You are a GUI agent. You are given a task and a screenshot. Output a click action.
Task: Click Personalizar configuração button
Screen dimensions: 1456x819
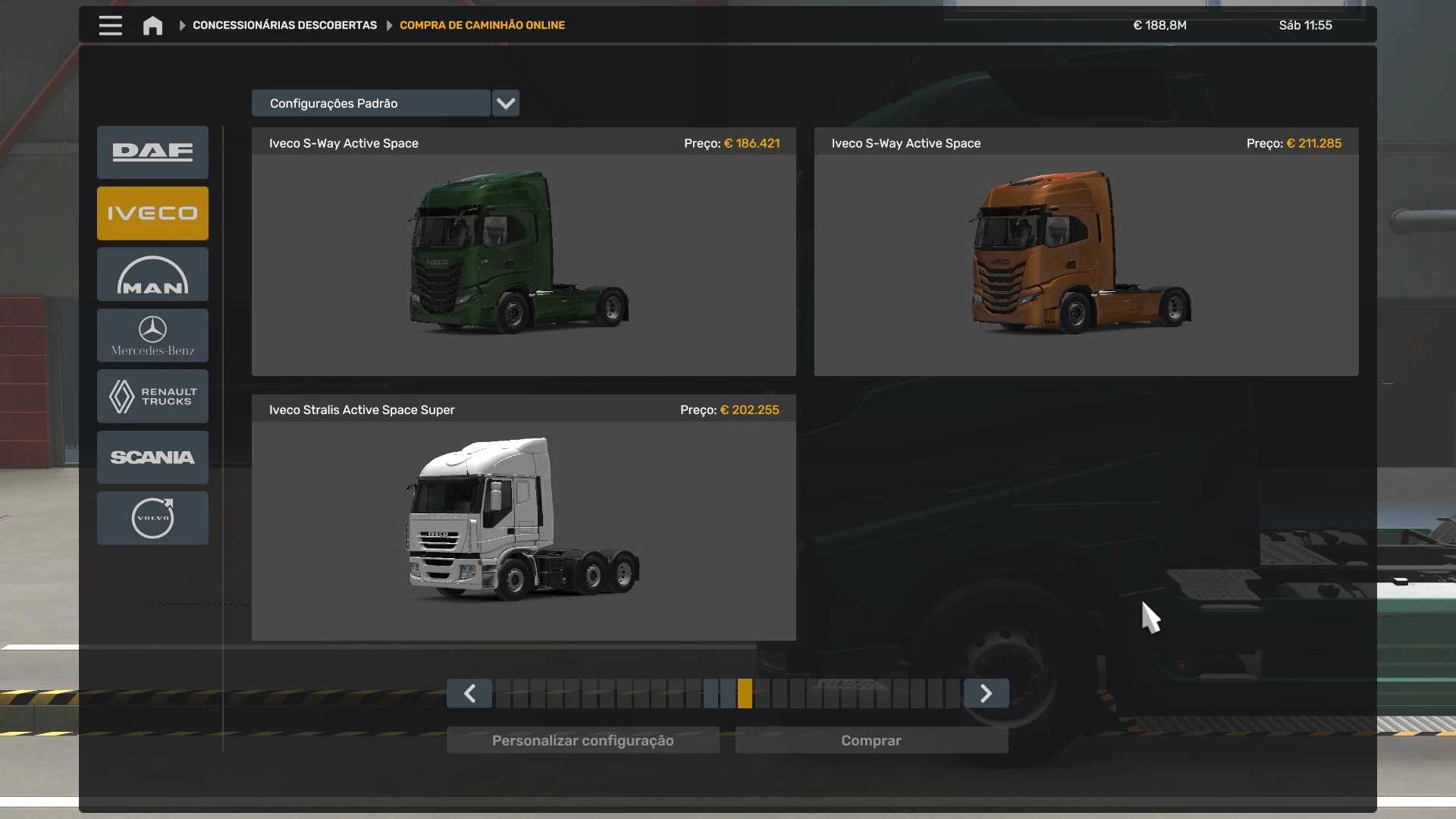pos(582,740)
